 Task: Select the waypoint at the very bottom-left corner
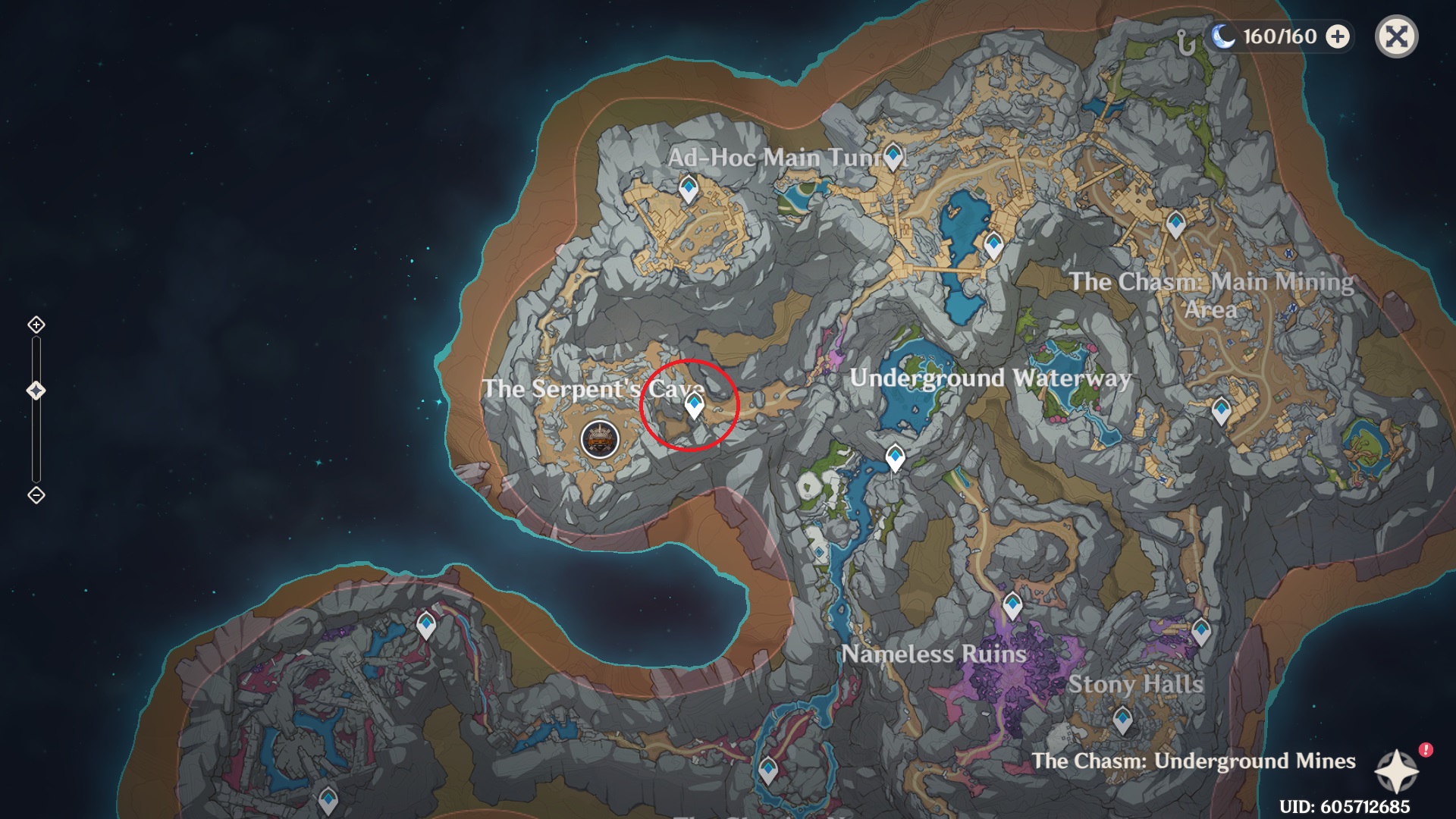point(329,799)
